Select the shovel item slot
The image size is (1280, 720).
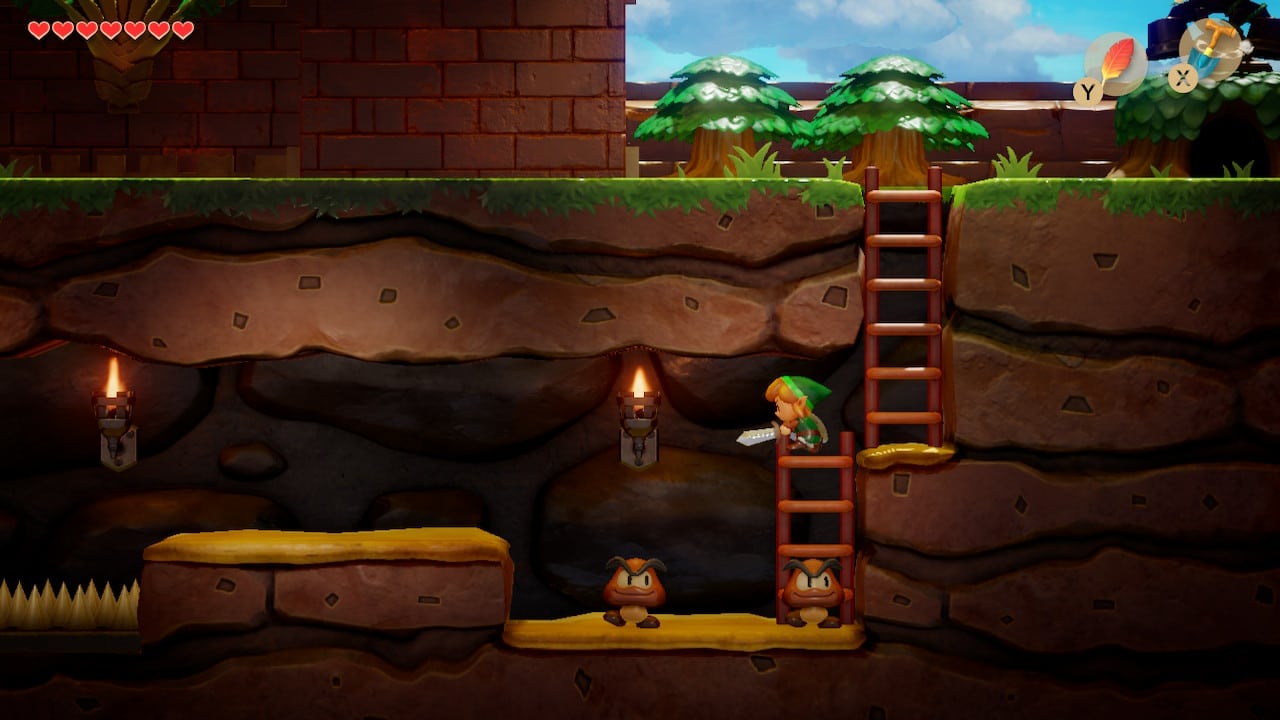[1212, 48]
